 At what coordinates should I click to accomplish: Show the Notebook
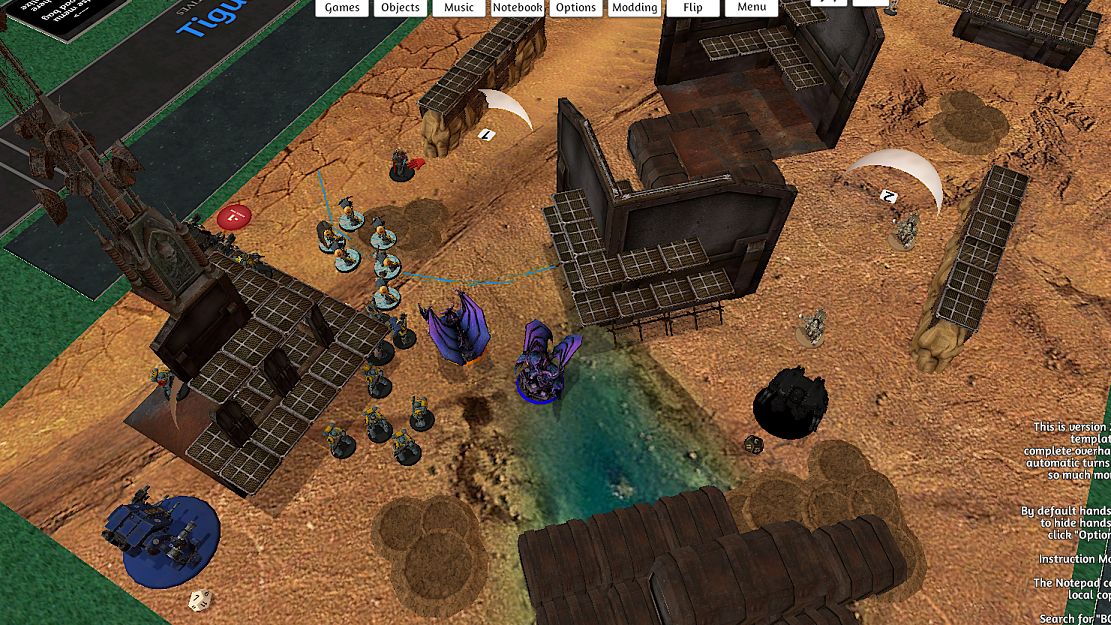[517, 8]
